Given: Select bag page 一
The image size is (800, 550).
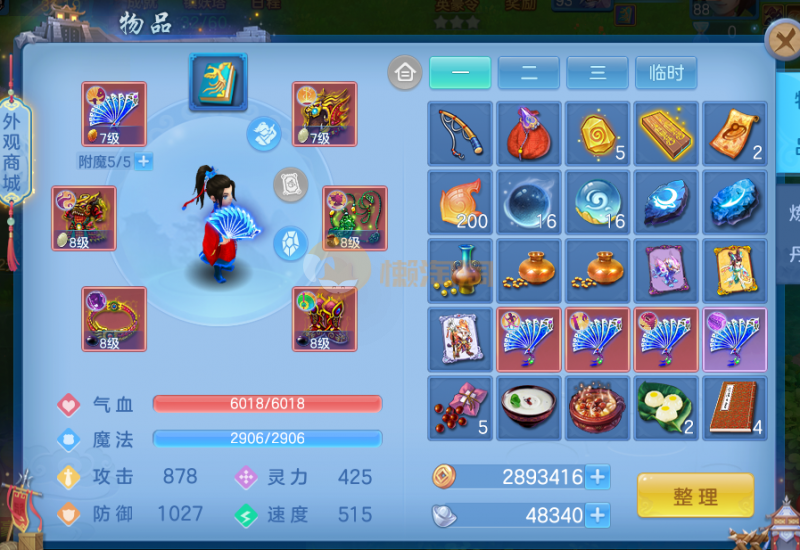Looking at the screenshot, I should (x=460, y=73).
